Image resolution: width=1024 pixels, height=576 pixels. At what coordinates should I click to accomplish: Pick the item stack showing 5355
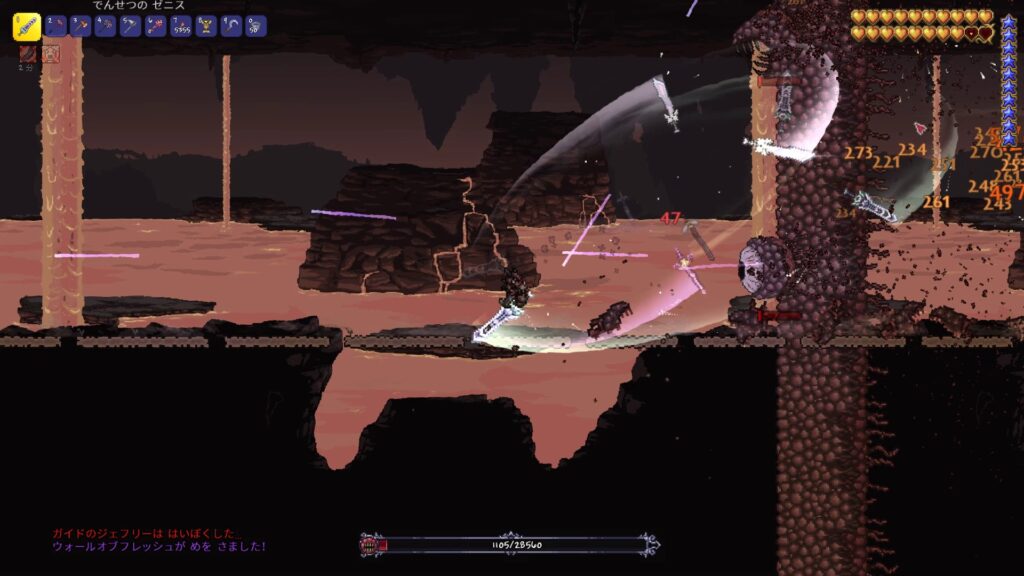180,26
